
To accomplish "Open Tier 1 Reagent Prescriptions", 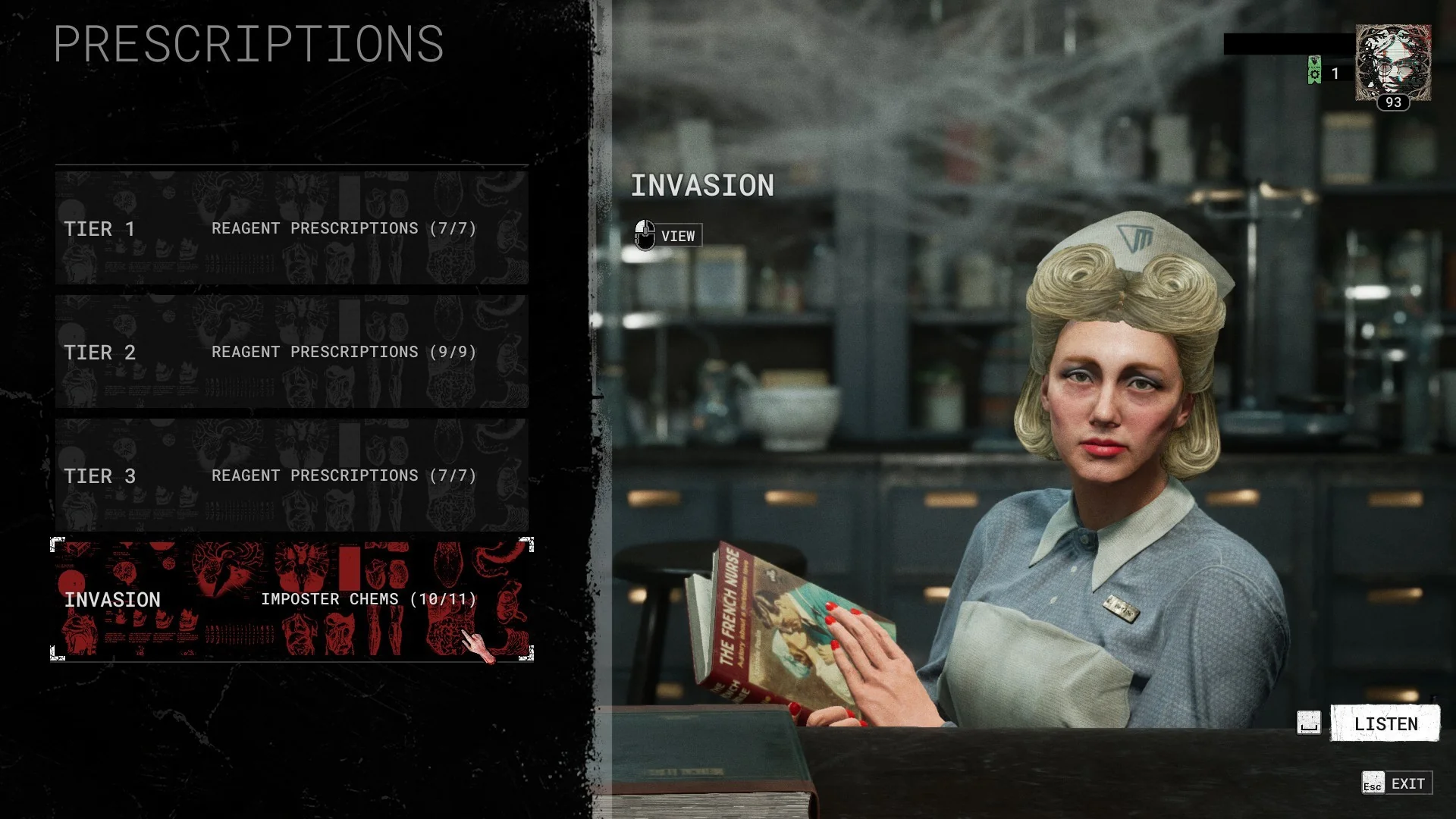I will (291, 228).
